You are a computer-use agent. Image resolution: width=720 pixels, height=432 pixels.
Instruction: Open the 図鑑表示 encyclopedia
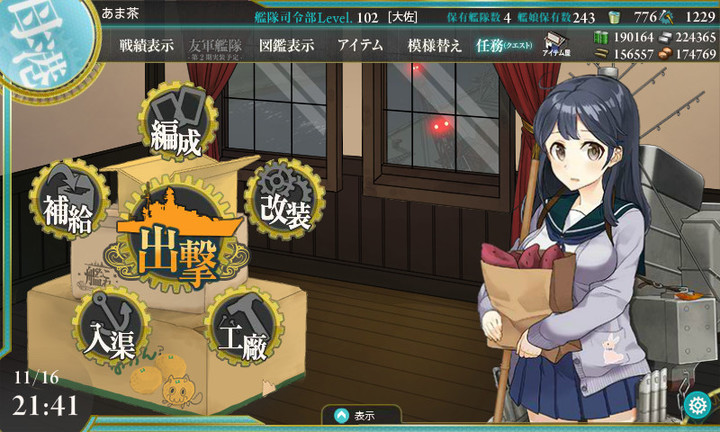[x=286, y=45]
